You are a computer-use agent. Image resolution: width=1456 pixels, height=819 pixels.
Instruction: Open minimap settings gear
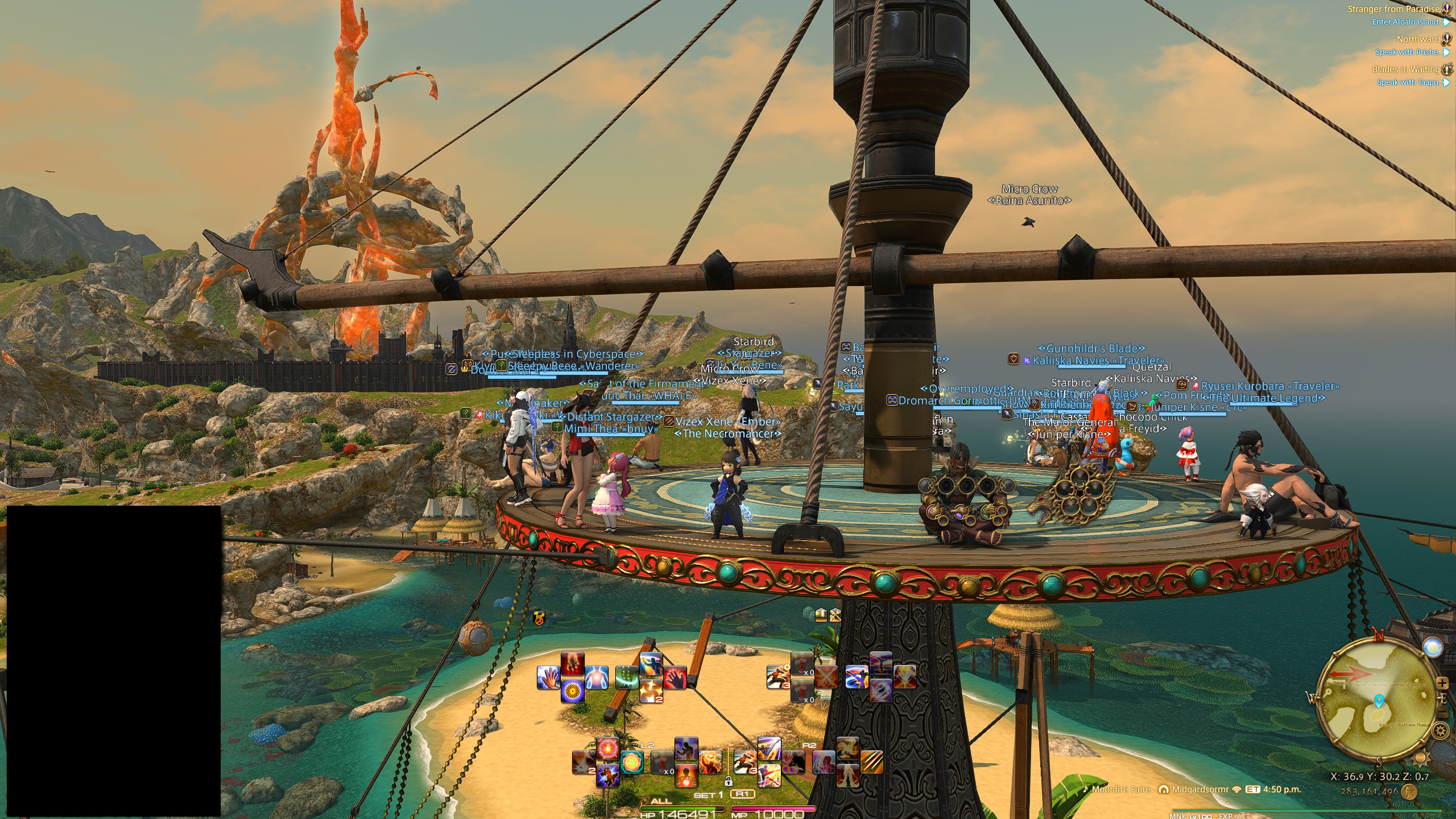tap(1440, 730)
